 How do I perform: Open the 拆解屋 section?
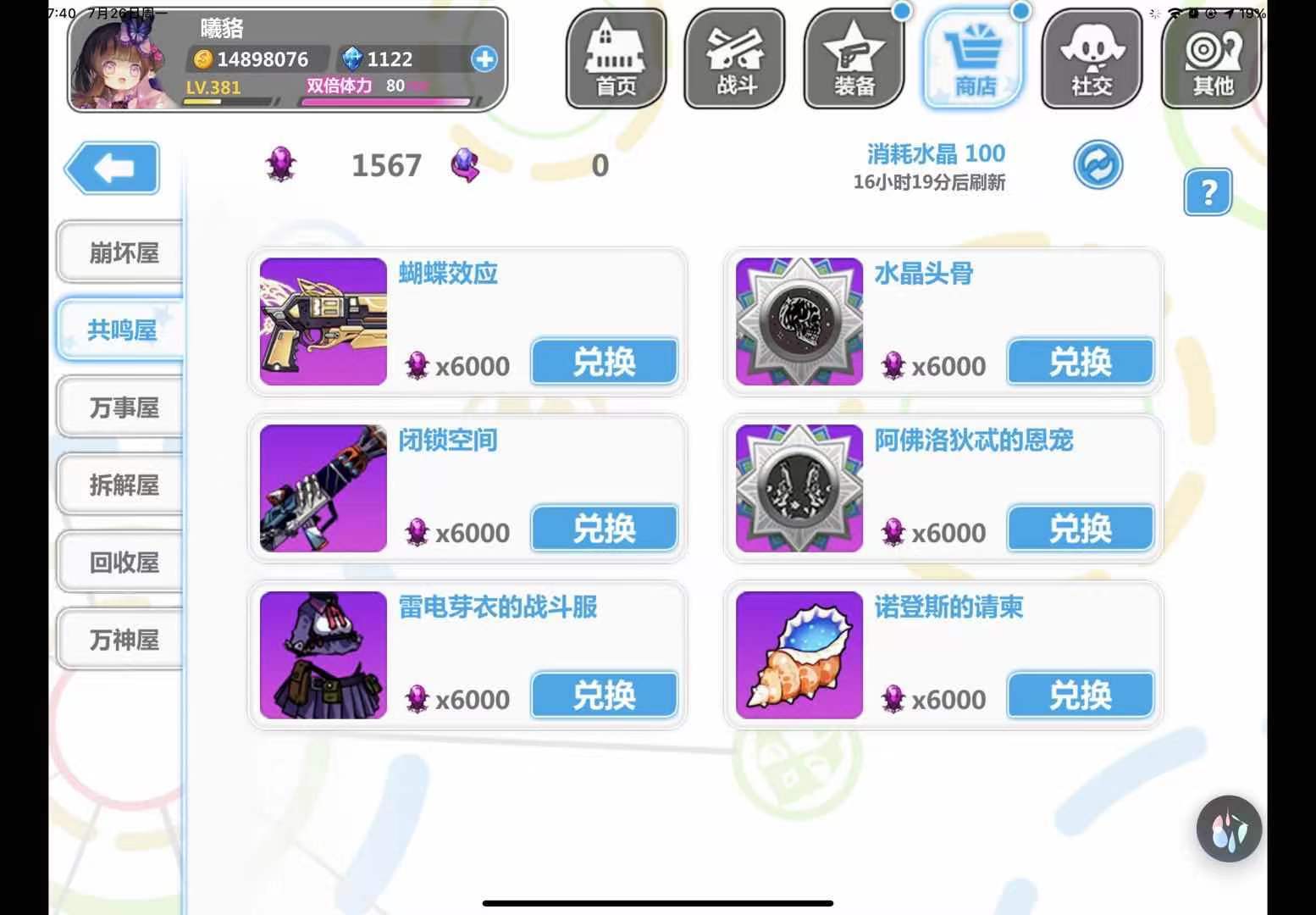pos(119,484)
